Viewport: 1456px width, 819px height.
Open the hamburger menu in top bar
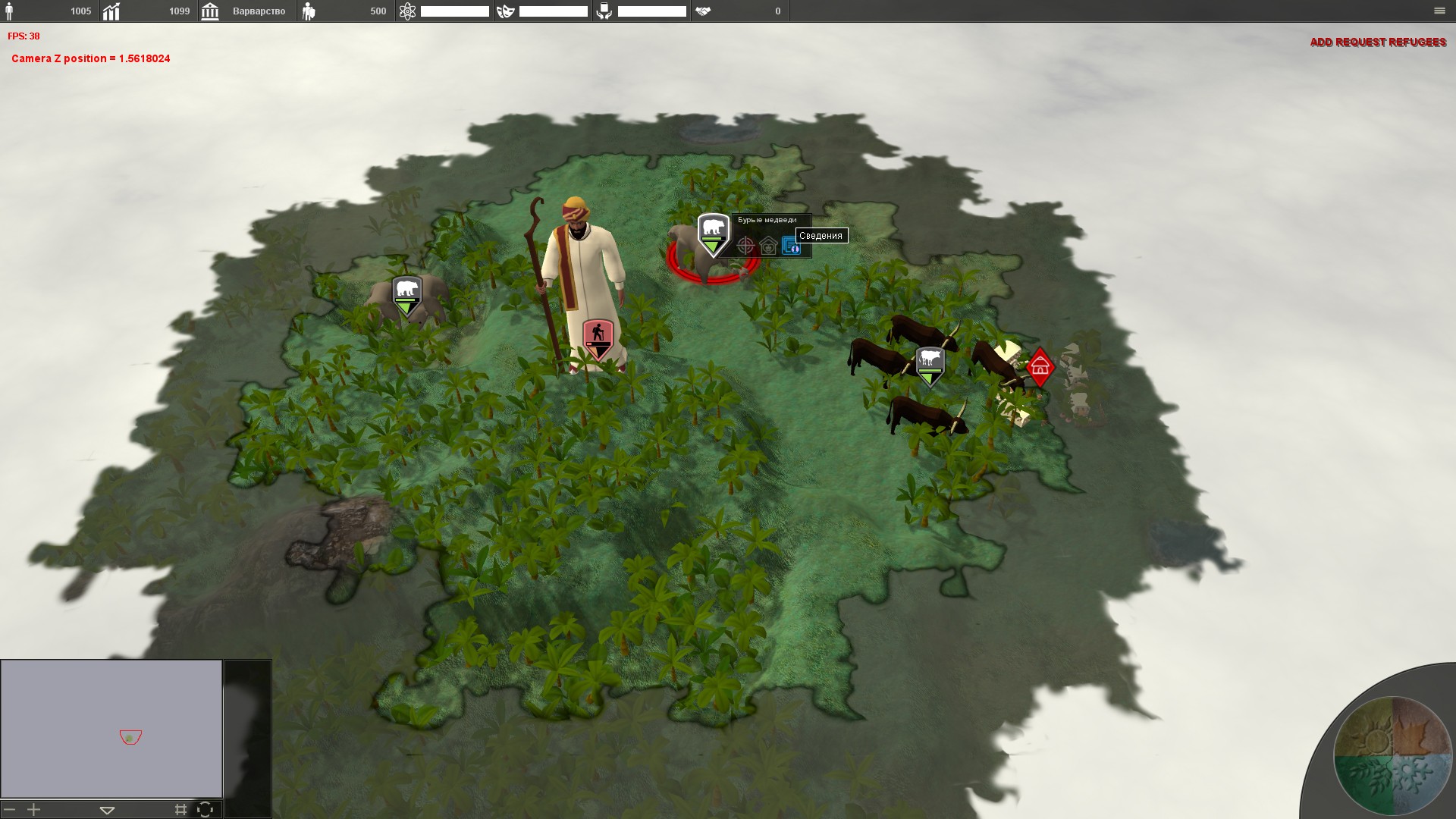(1439, 11)
